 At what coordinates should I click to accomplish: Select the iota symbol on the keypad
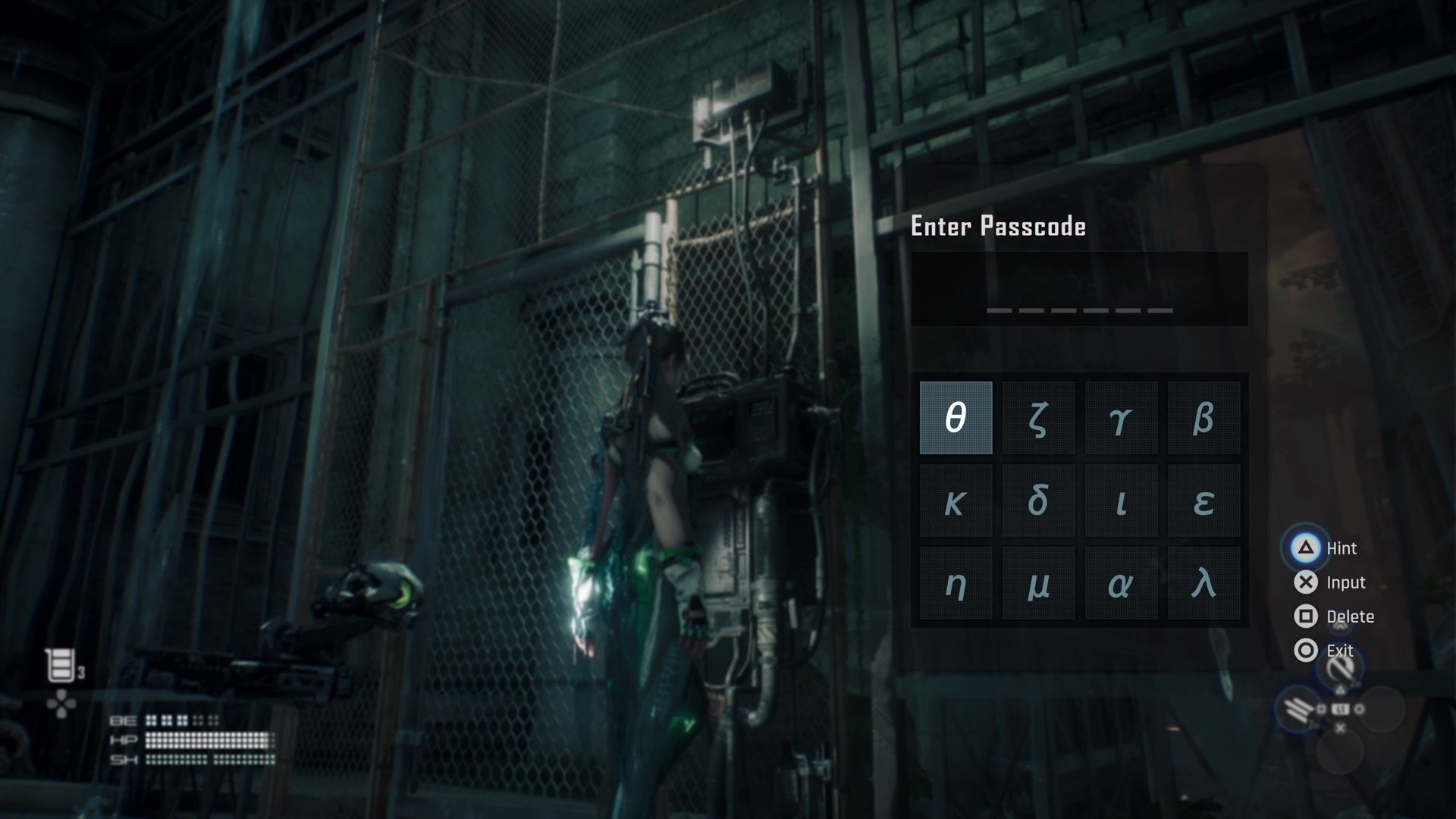tap(1121, 500)
